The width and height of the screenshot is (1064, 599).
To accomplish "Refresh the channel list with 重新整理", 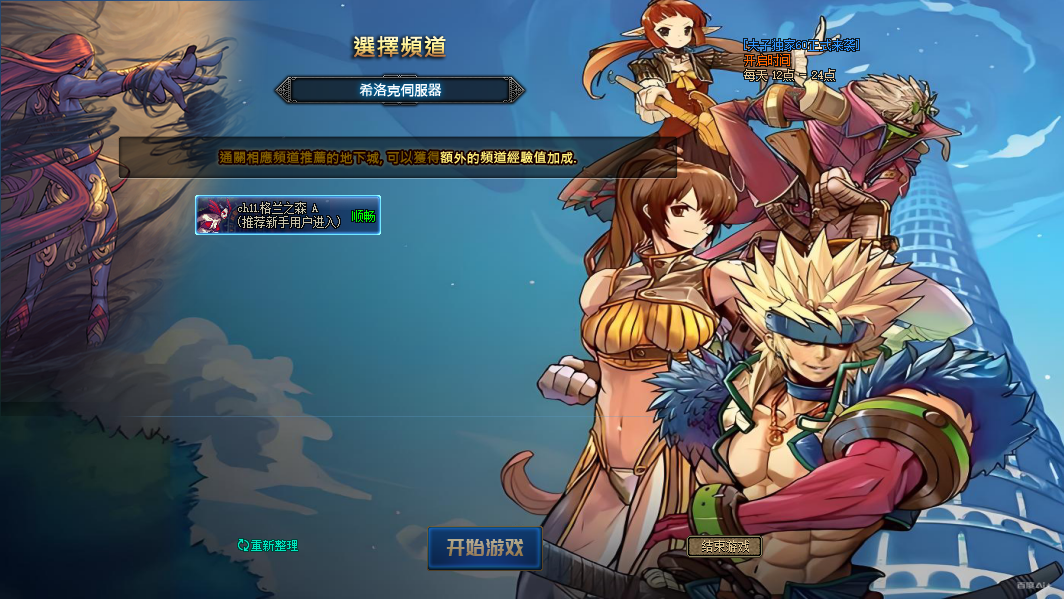I will click(268, 546).
